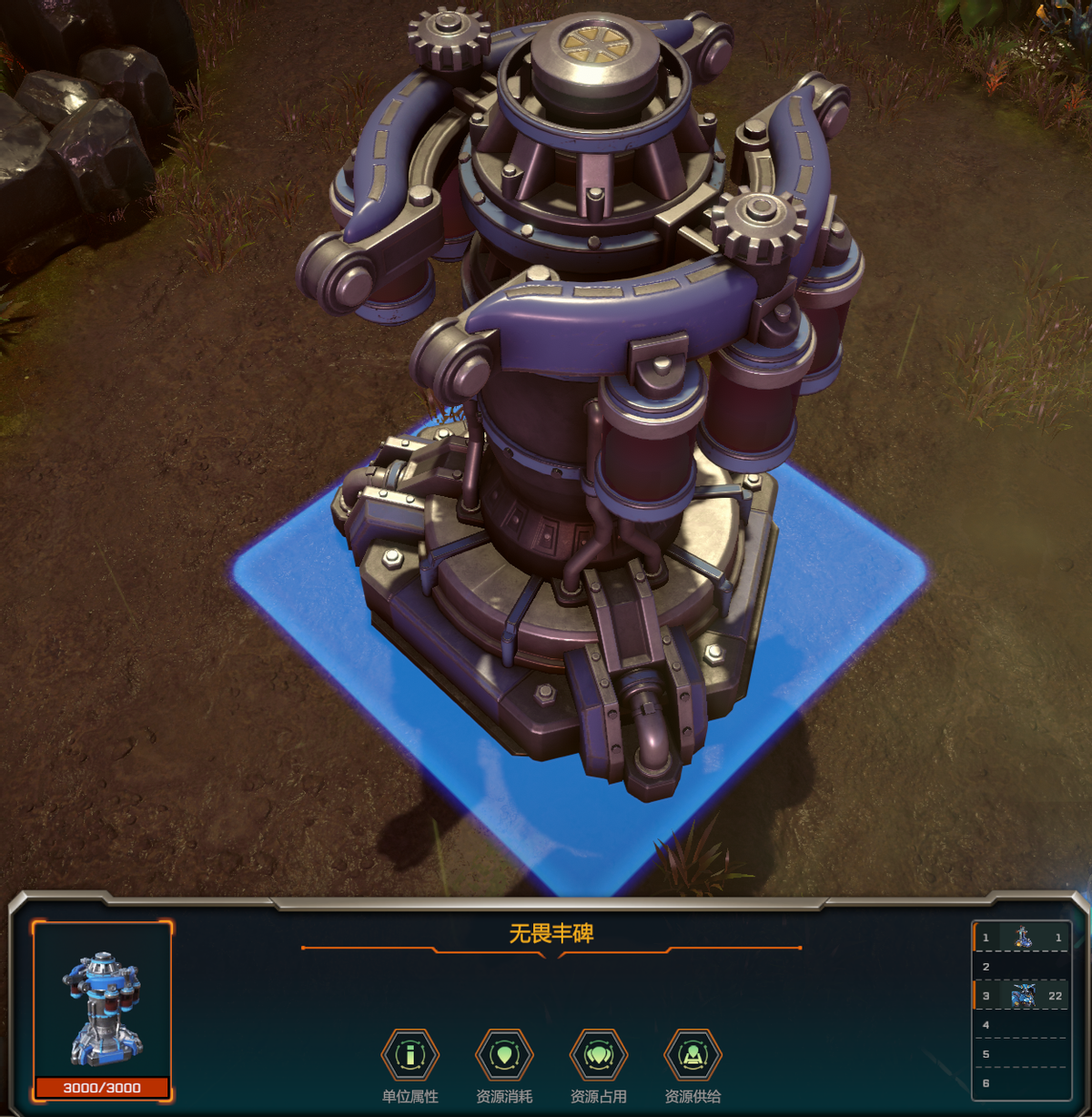
Task: Open the 资源占用 resource usage icon
Action: (598, 1056)
